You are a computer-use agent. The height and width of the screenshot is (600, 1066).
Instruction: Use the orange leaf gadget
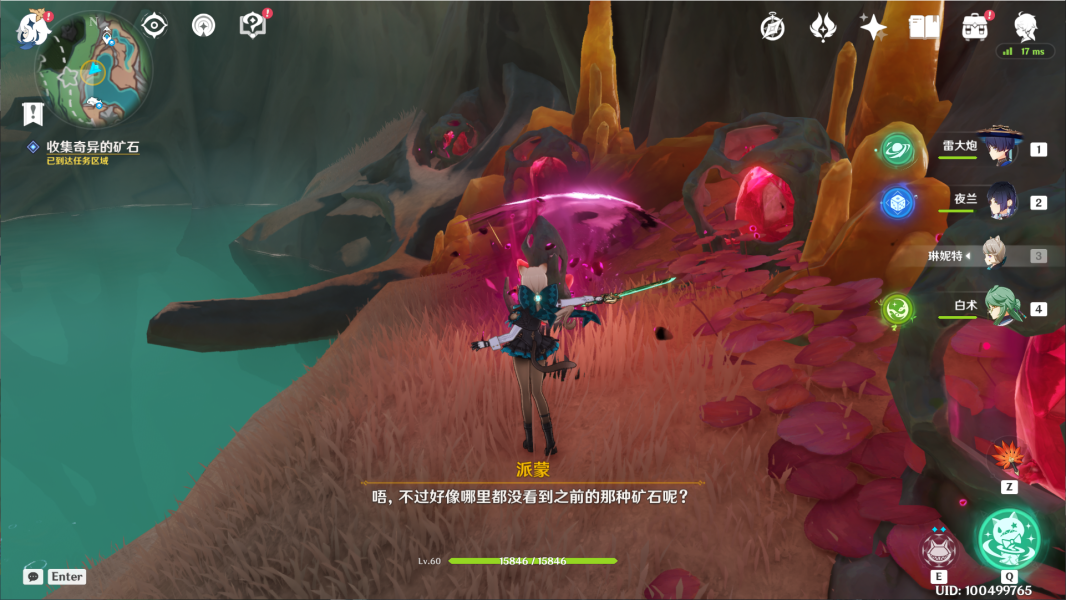click(1008, 459)
